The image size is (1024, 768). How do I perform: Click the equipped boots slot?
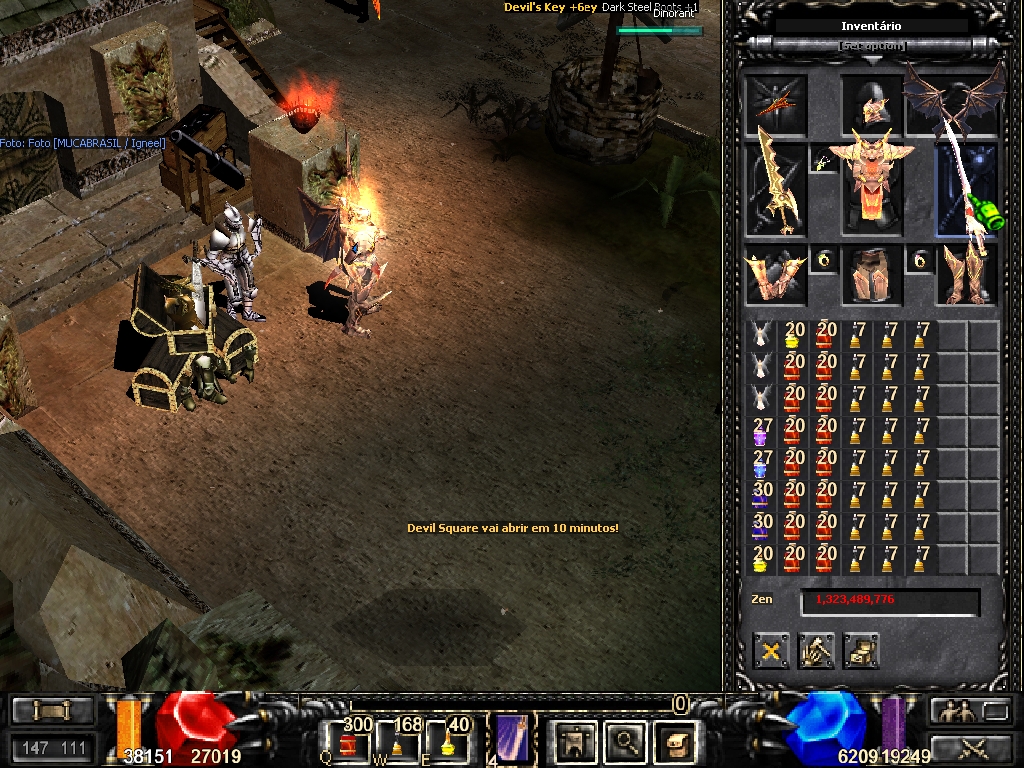967,276
